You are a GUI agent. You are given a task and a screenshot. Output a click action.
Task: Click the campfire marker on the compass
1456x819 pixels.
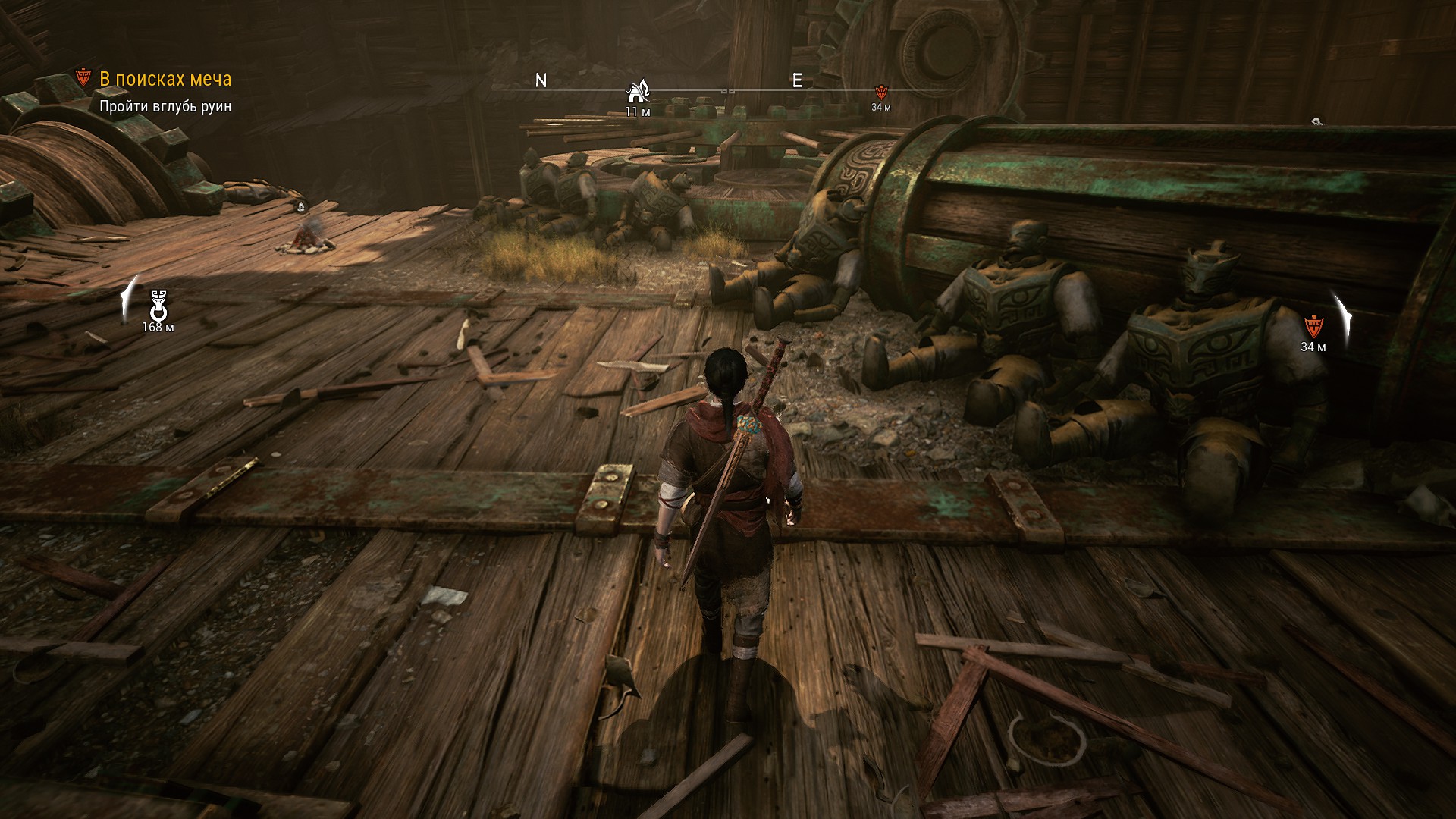[x=638, y=92]
